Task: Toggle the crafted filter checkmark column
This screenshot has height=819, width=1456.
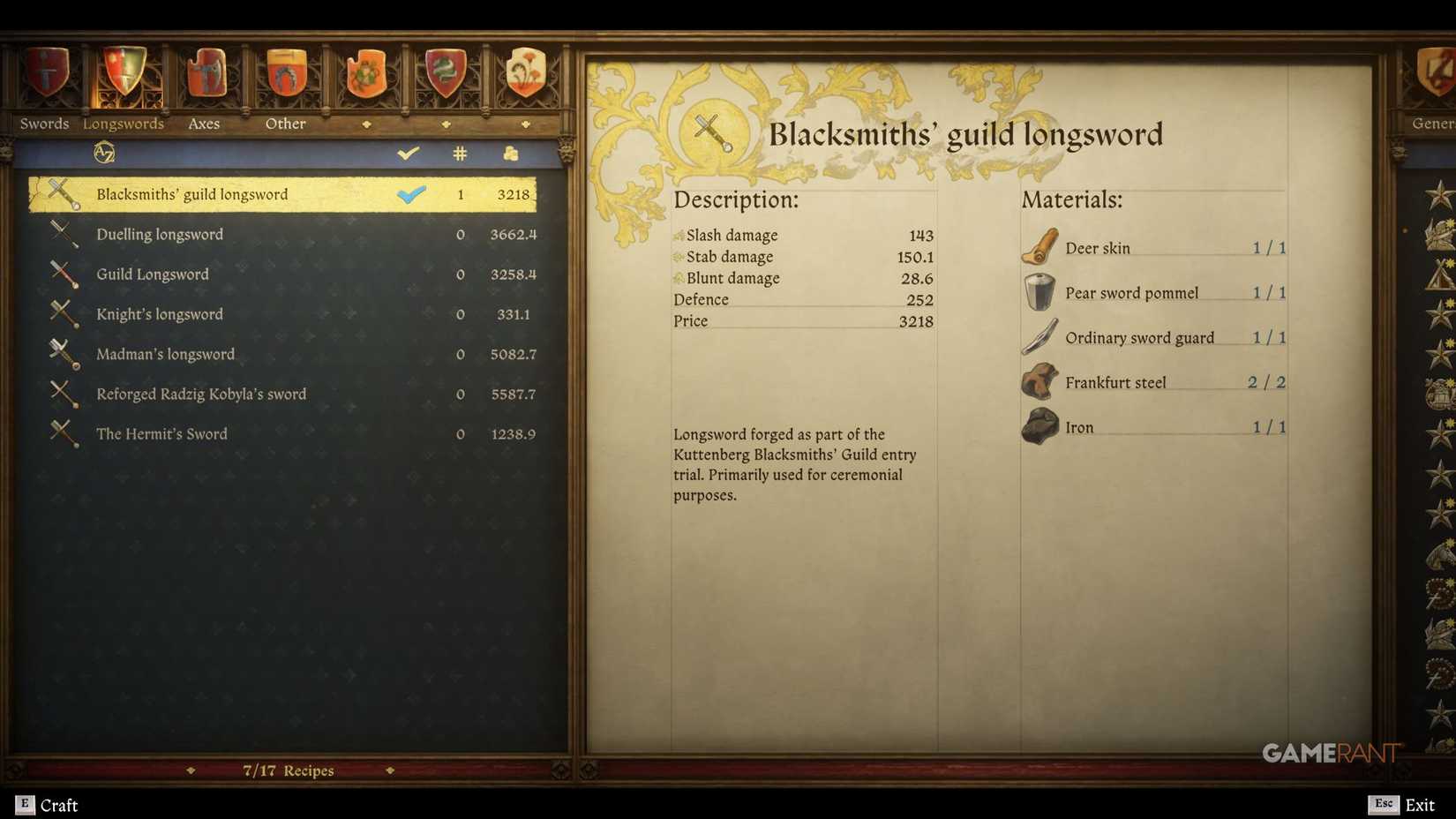Action: pos(408,152)
